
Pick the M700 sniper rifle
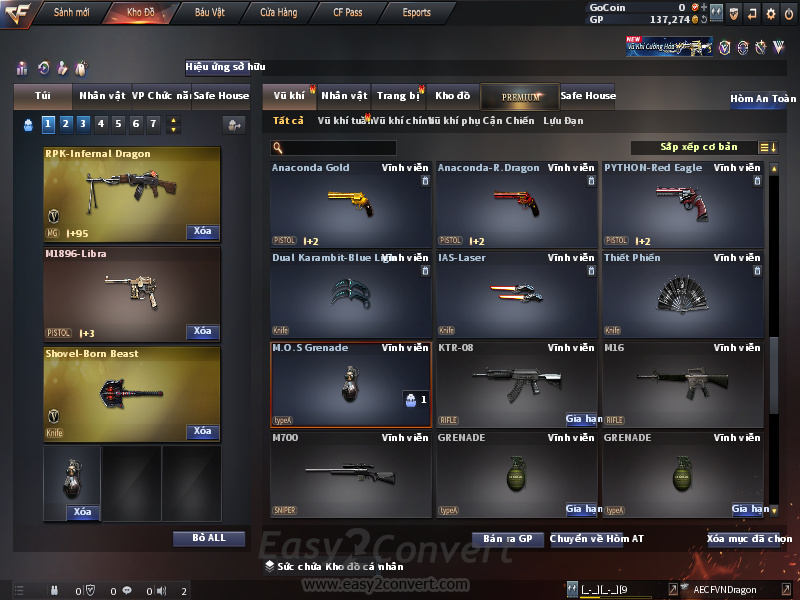coord(350,475)
